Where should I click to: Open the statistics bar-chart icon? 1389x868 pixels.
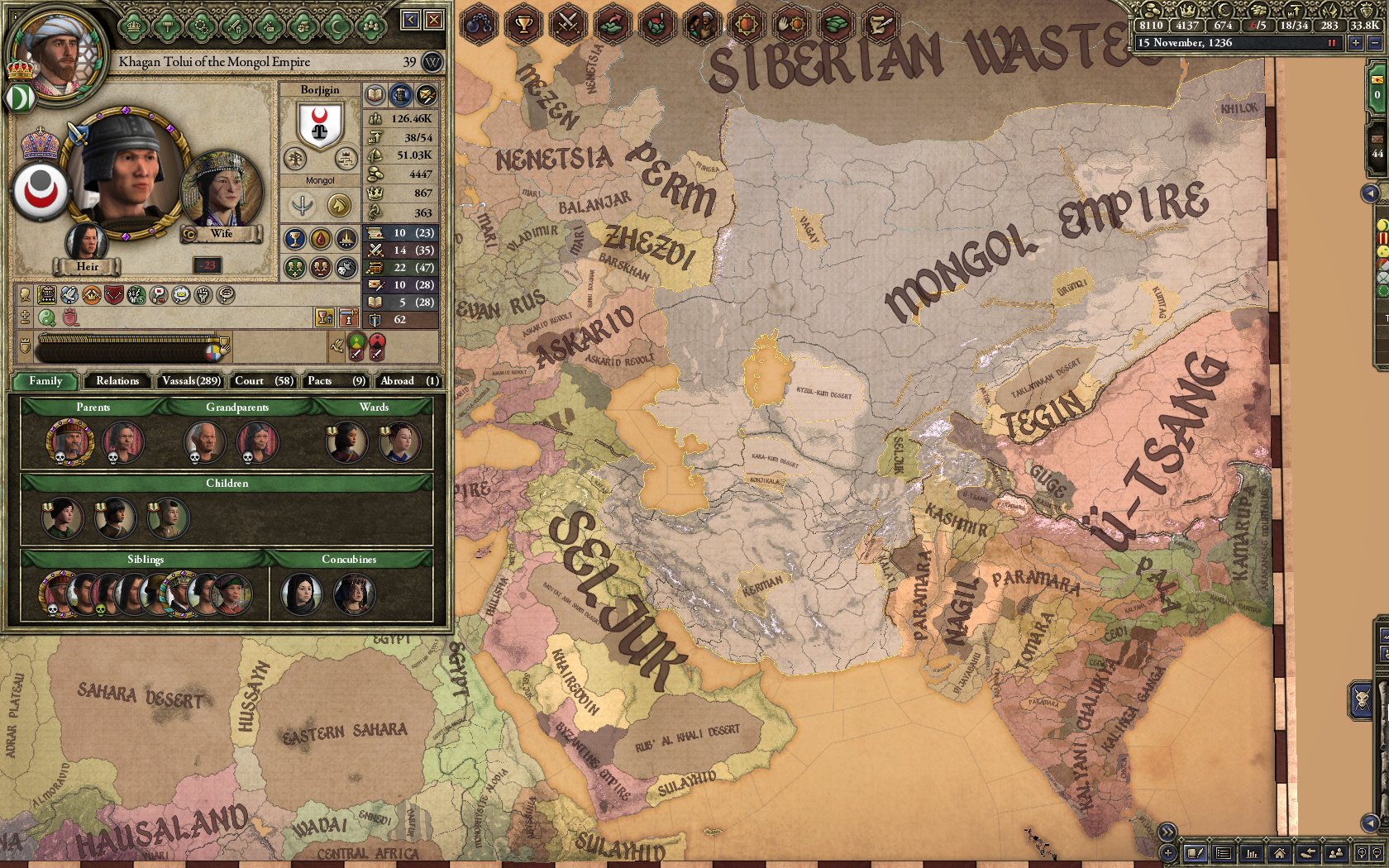1252,852
